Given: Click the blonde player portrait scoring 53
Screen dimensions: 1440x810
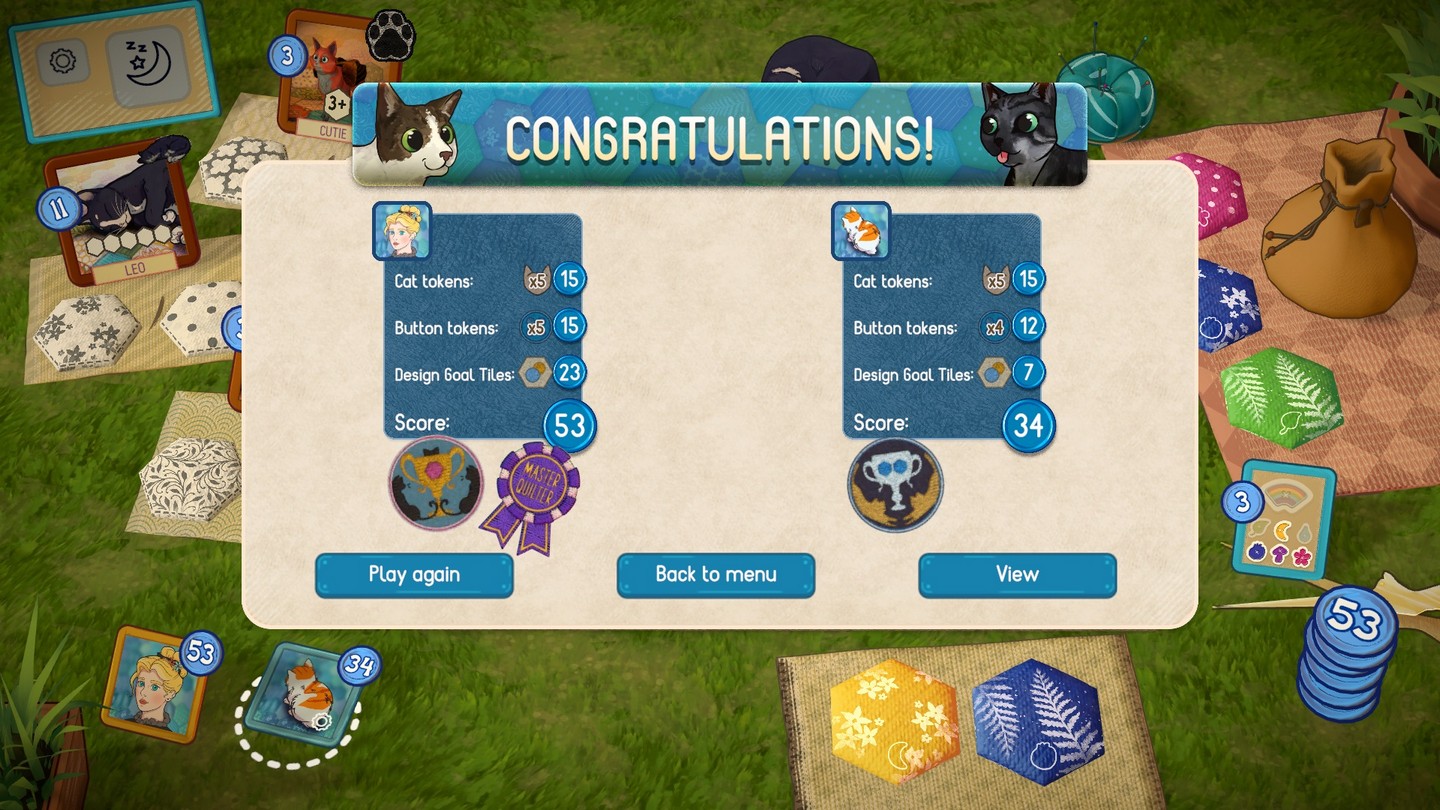Looking at the screenshot, I should tap(155, 686).
